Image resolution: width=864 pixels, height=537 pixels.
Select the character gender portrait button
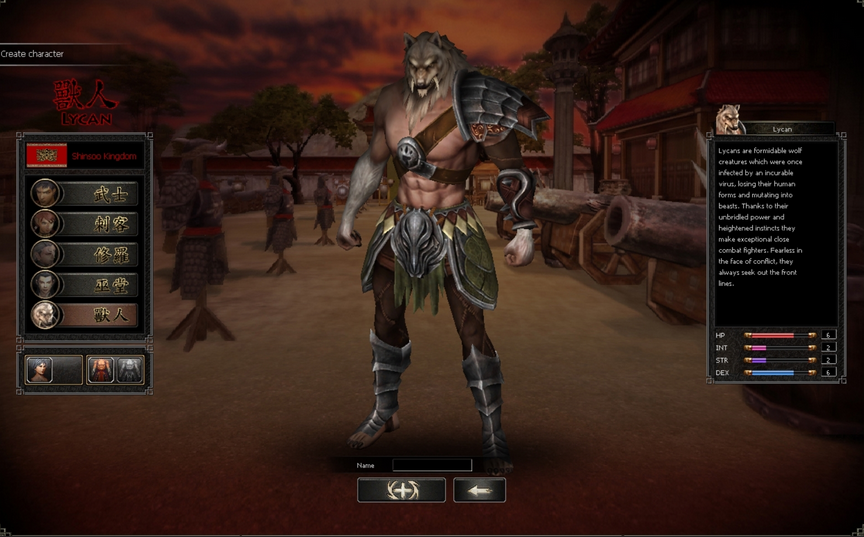42,370
